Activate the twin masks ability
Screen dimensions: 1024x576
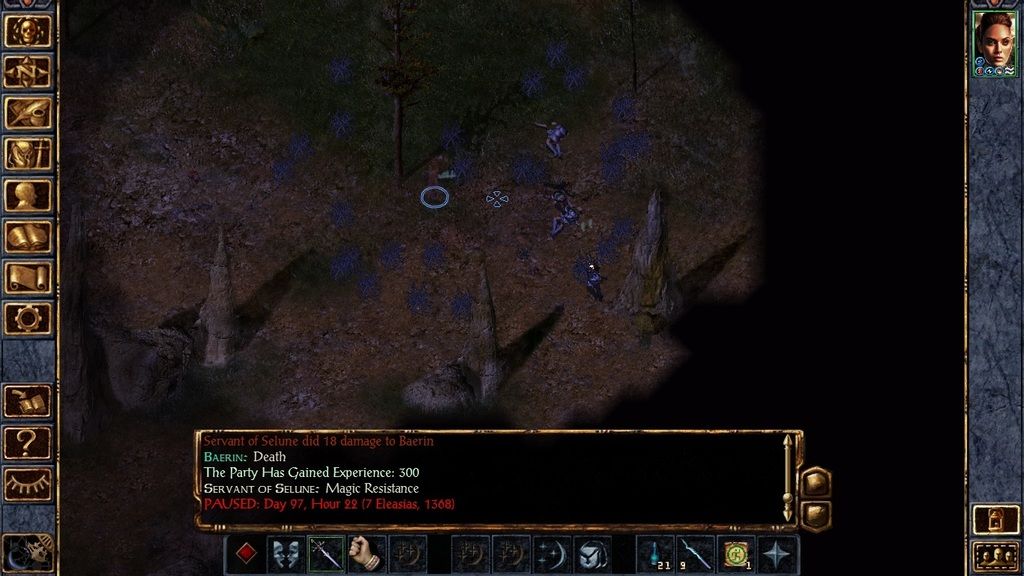click(286, 554)
